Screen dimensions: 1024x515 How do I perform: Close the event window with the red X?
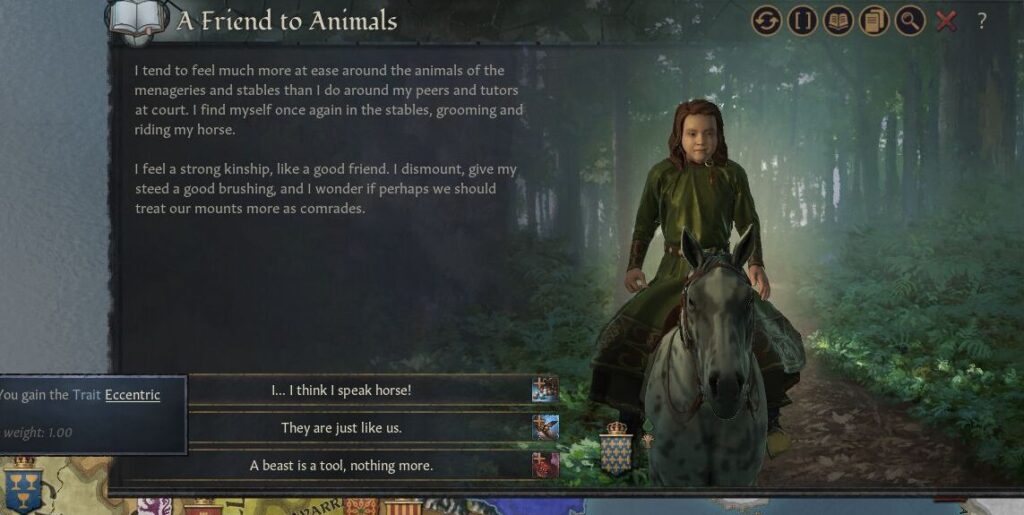click(946, 20)
